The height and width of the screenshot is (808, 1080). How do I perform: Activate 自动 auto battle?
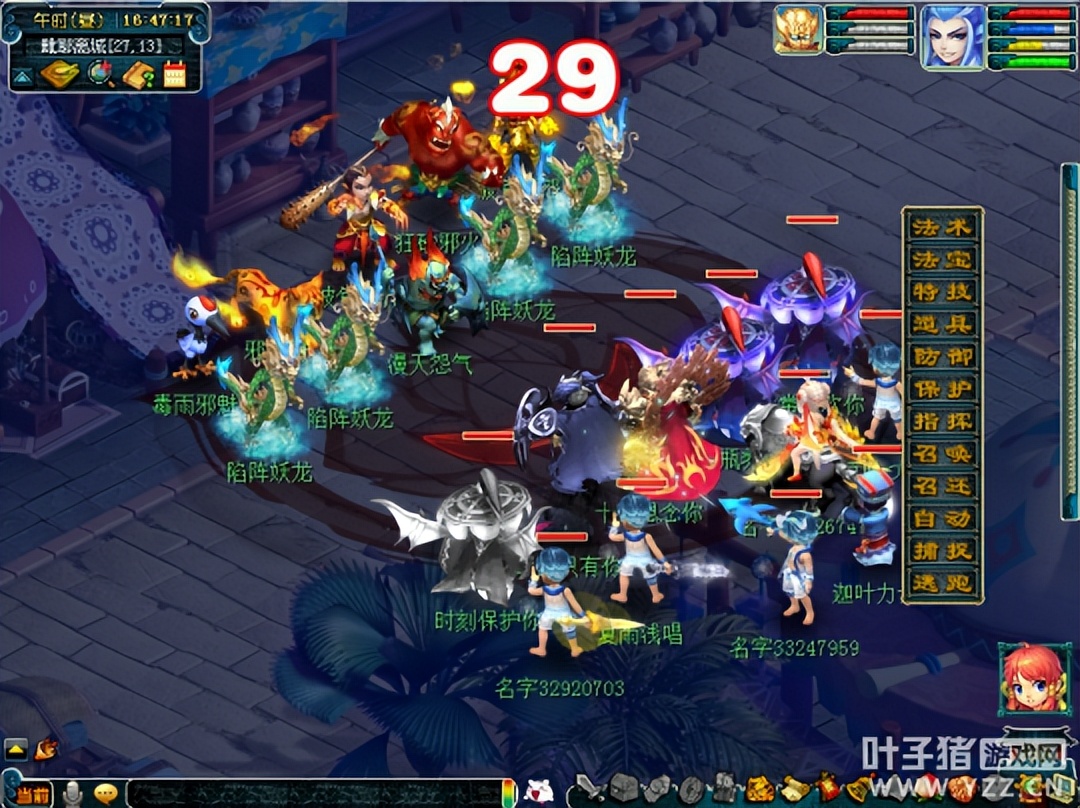click(942, 517)
